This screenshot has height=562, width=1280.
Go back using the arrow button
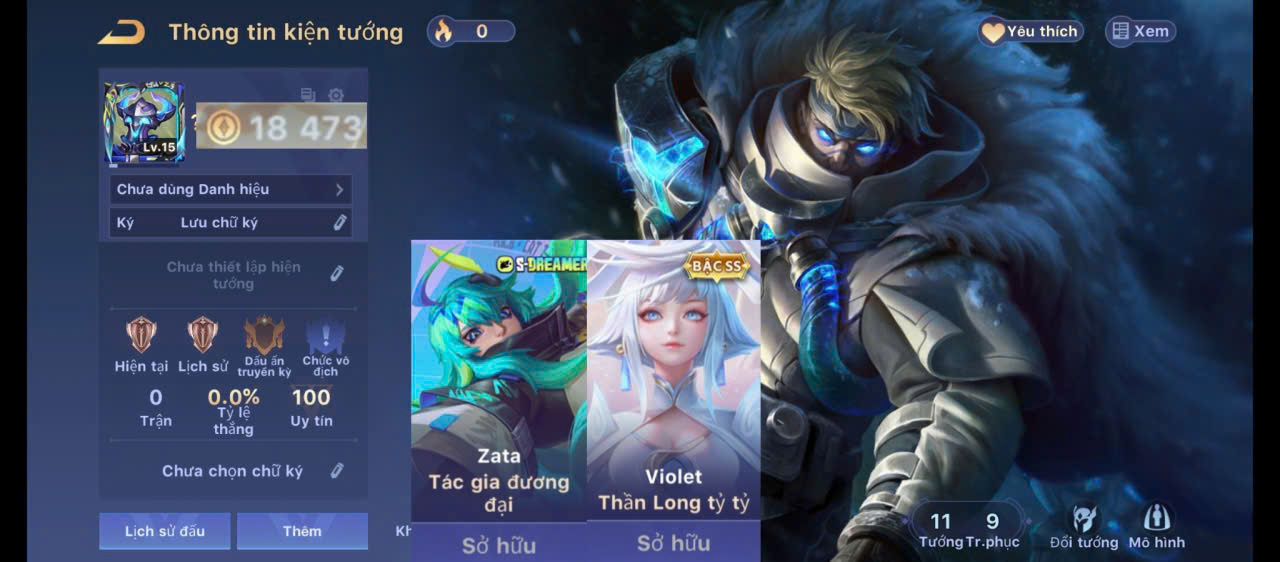tap(121, 32)
